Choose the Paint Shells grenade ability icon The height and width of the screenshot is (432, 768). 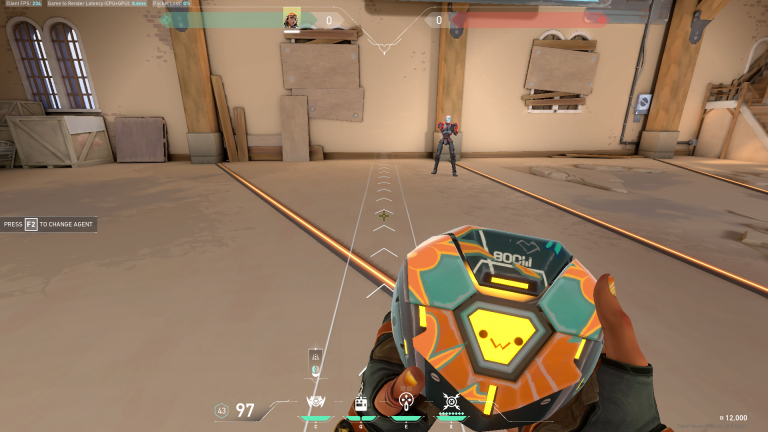[x=406, y=402]
